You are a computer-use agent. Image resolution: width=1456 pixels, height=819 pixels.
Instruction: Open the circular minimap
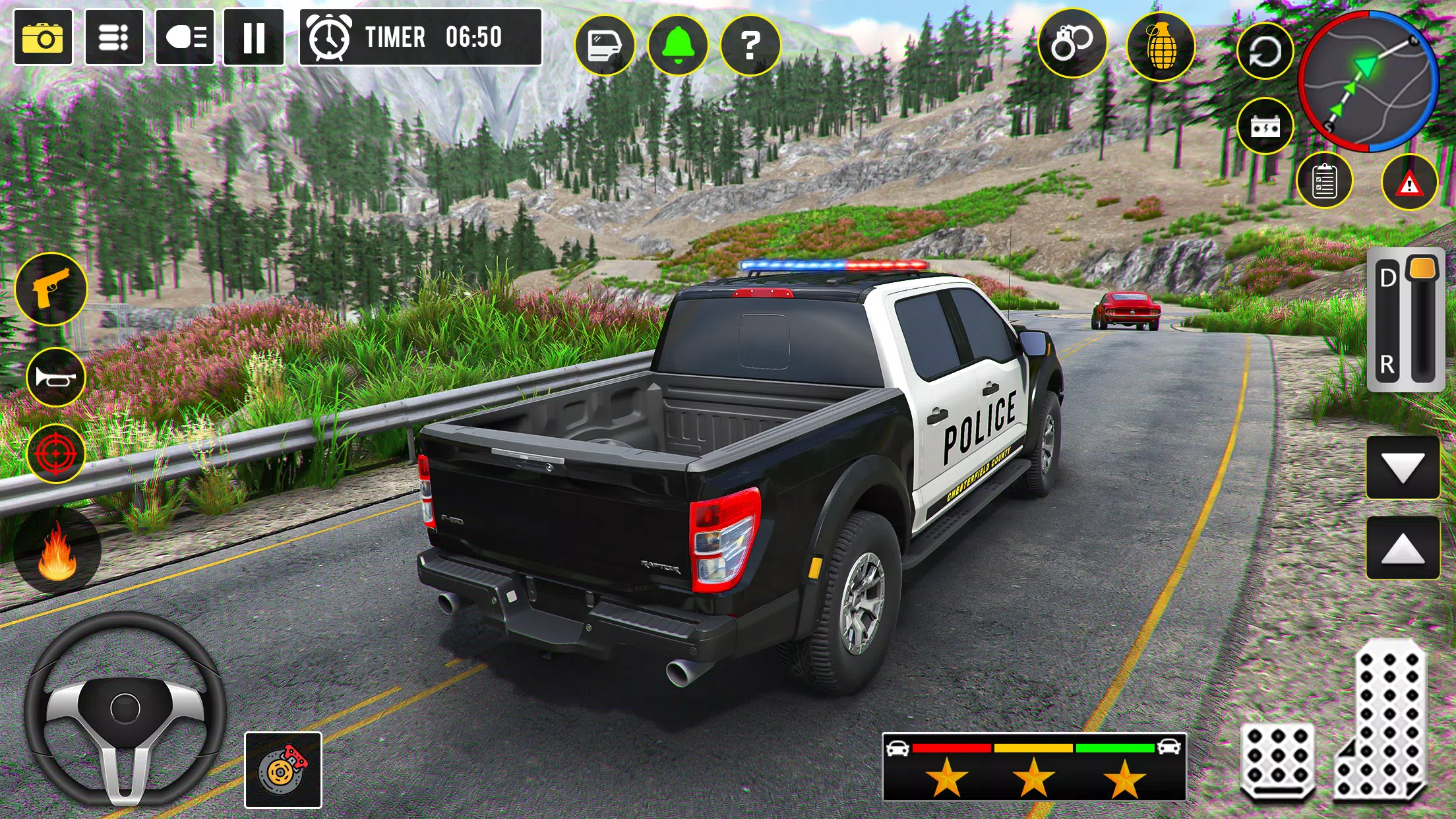(1368, 80)
